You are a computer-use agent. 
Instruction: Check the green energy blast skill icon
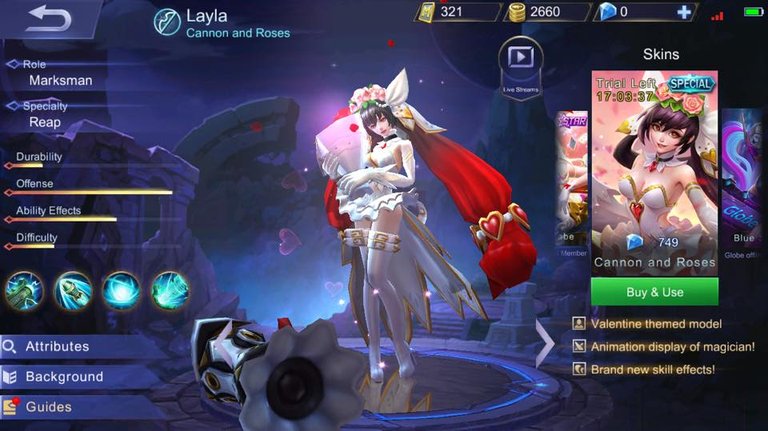170,290
